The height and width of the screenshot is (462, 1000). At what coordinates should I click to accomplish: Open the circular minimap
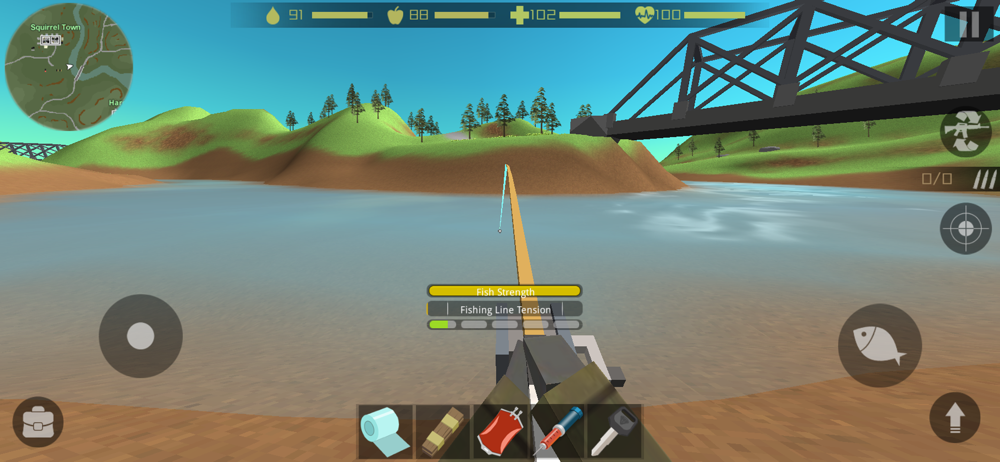pyautogui.click(x=68, y=67)
